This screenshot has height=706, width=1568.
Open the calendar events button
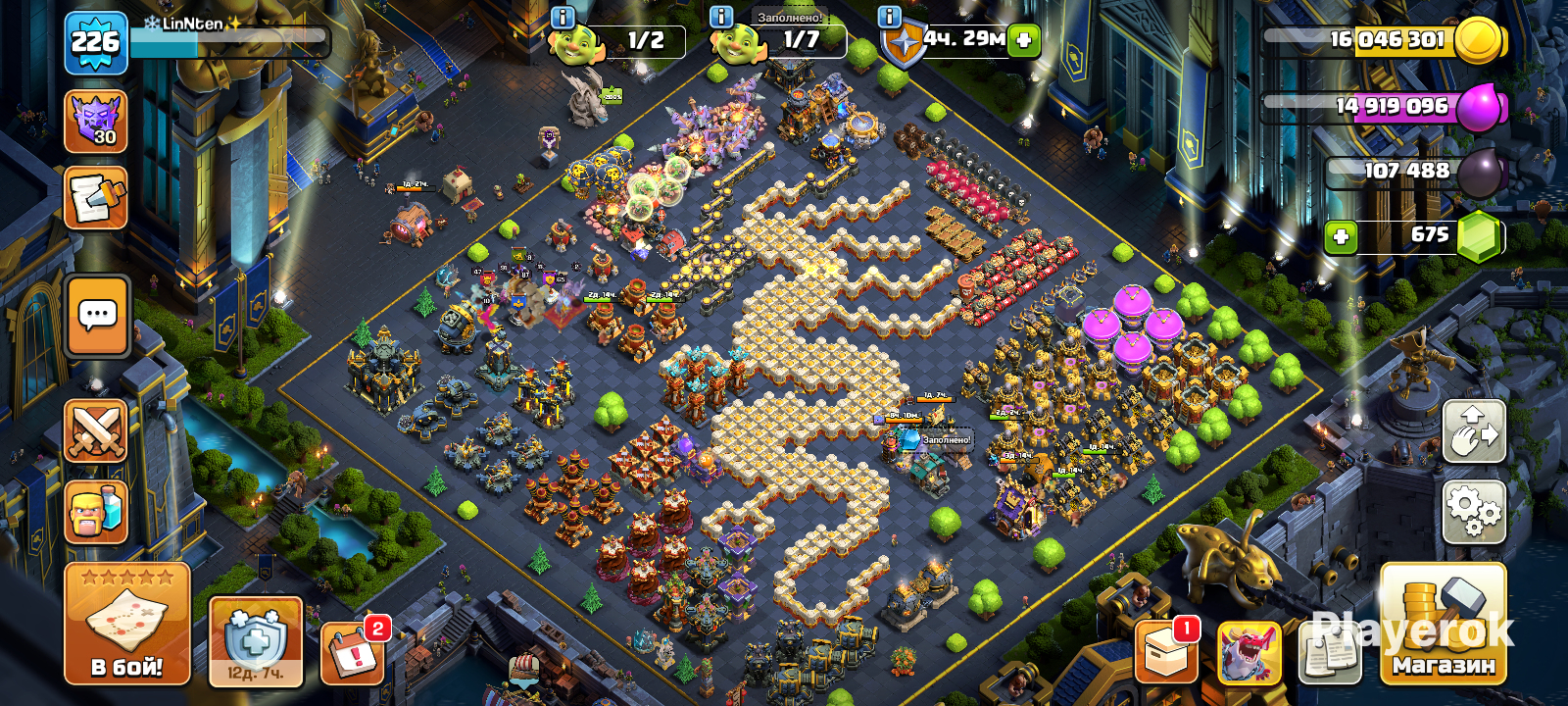pos(353,651)
